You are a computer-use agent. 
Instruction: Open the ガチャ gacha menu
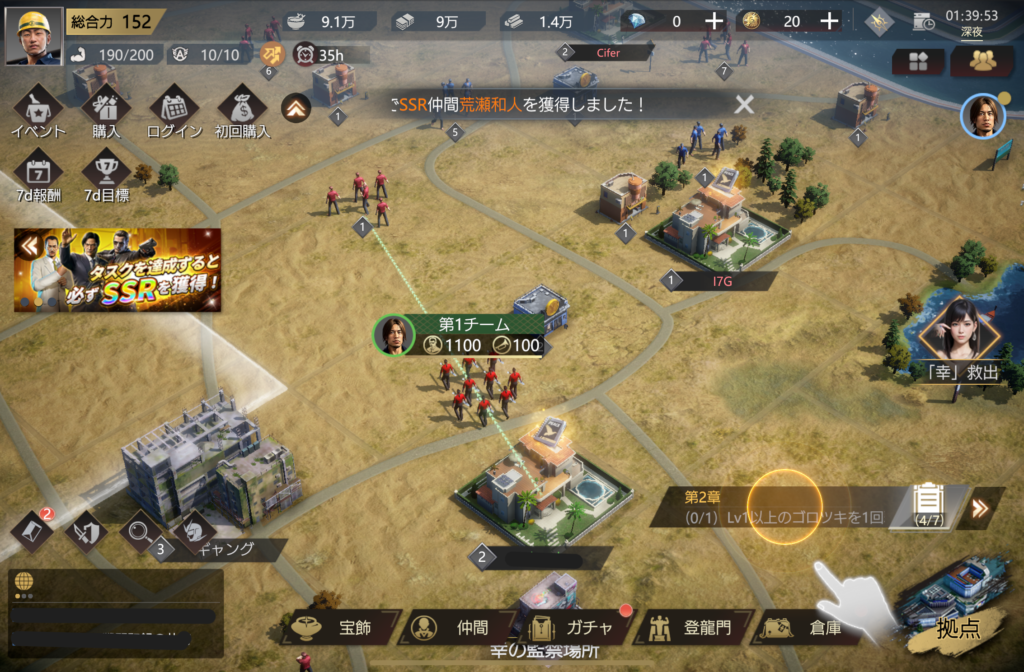tap(575, 628)
